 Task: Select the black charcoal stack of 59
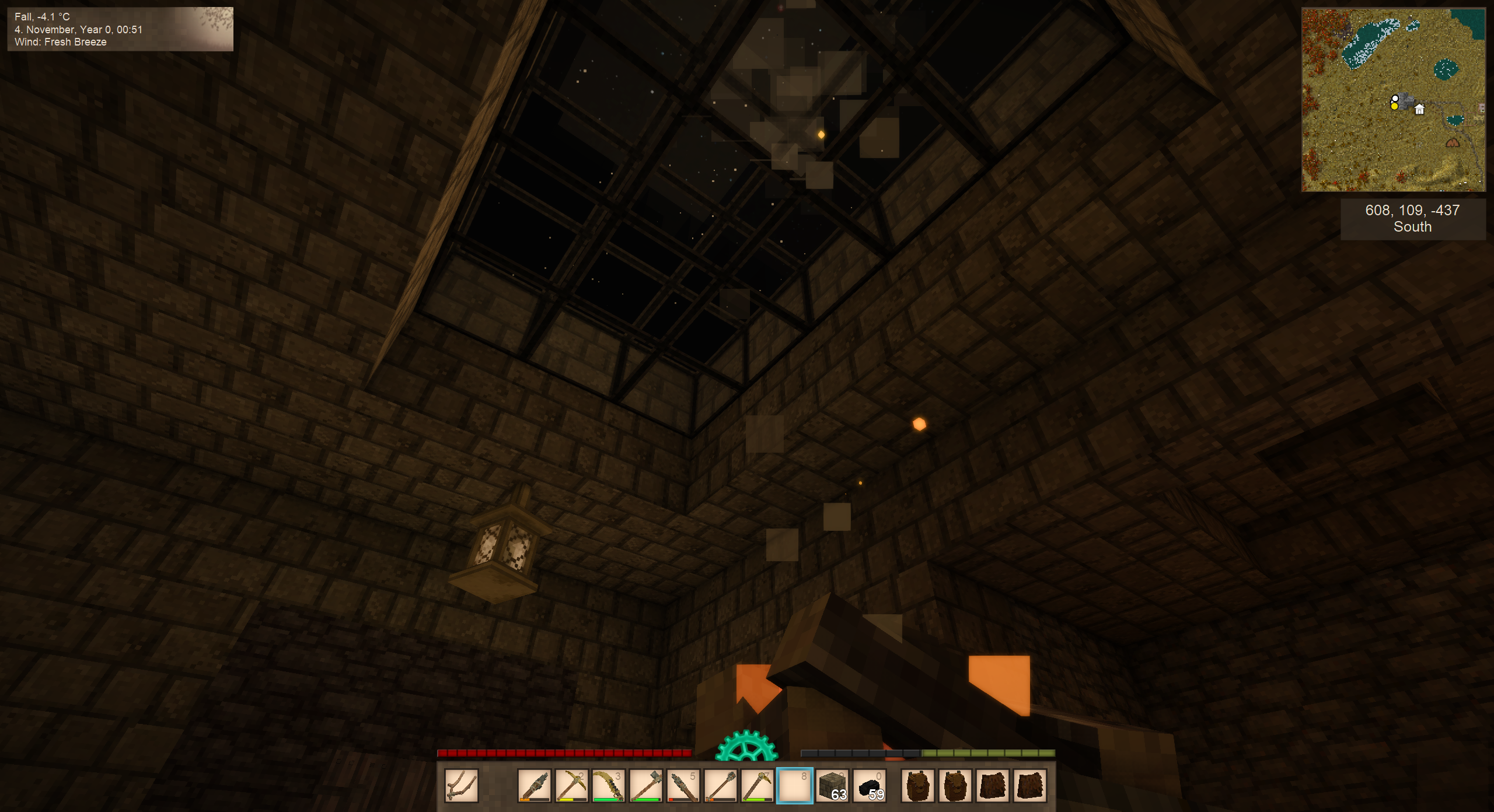870,785
